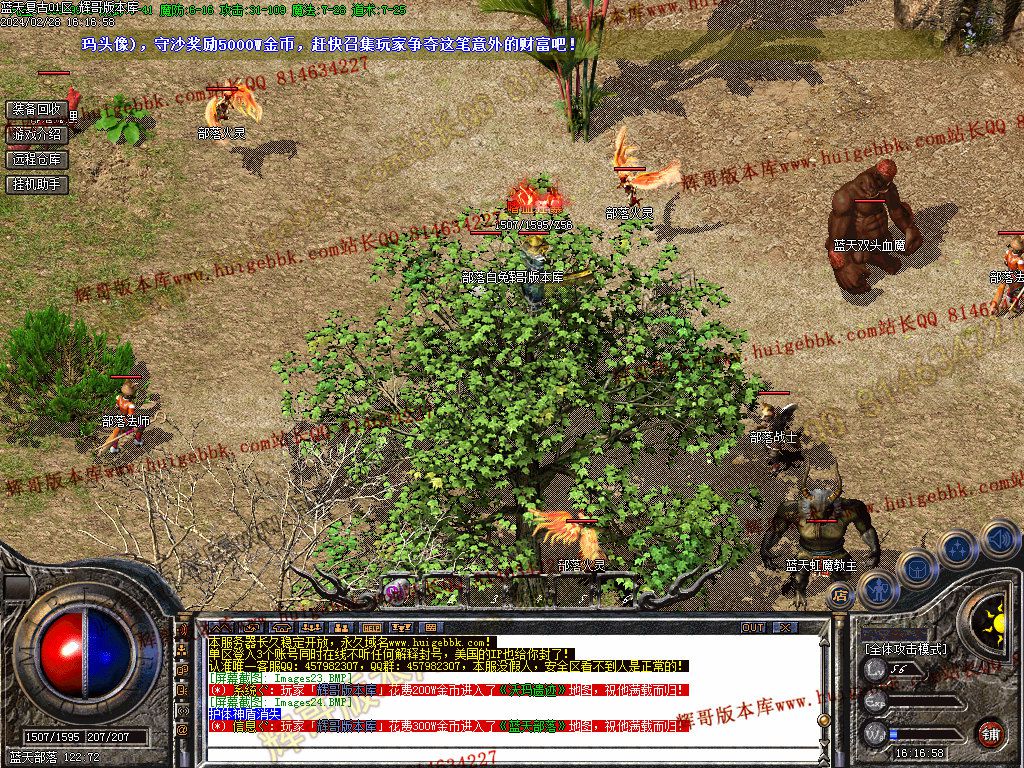Image resolution: width=1024 pixels, height=768 pixels.
Task: Click the red 铺 stall button
Action: tap(990, 732)
